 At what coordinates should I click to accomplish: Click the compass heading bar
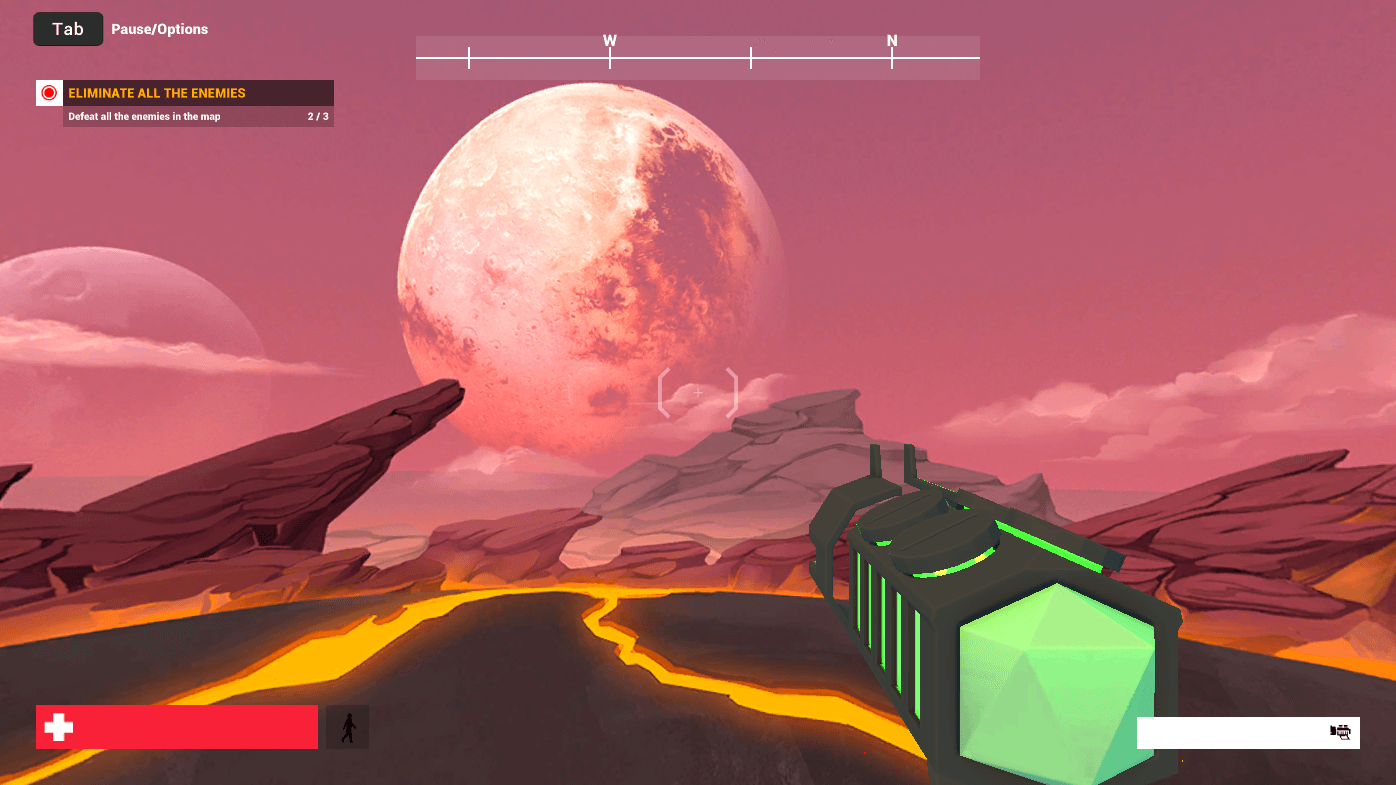[x=697, y=58]
